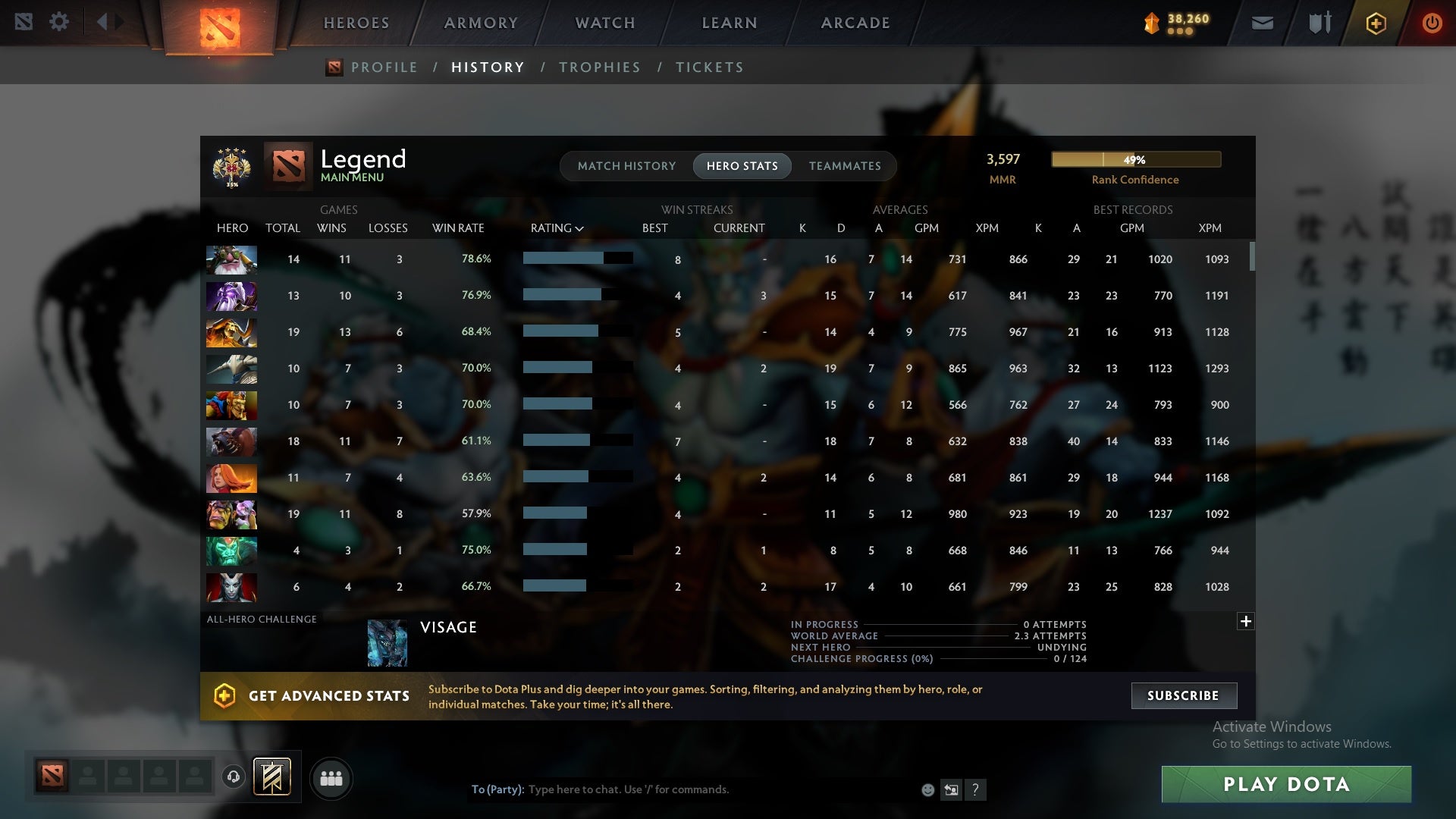Open notifications via the envelope icon
Viewport: 1456px width, 819px height.
click(x=1262, y=22)
